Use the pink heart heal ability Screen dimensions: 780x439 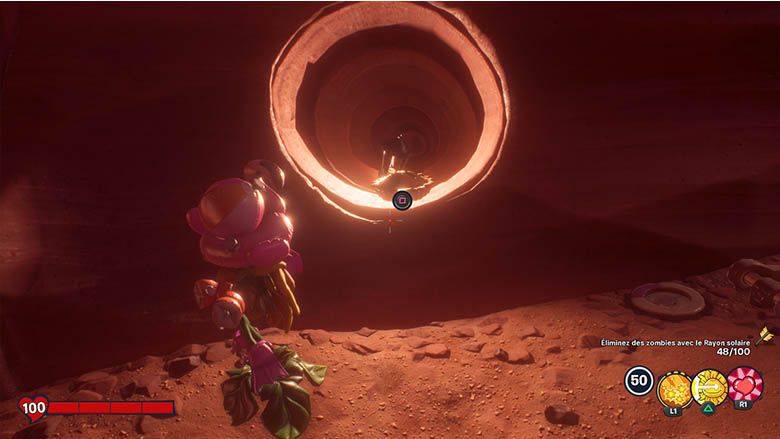click(744, 385)
